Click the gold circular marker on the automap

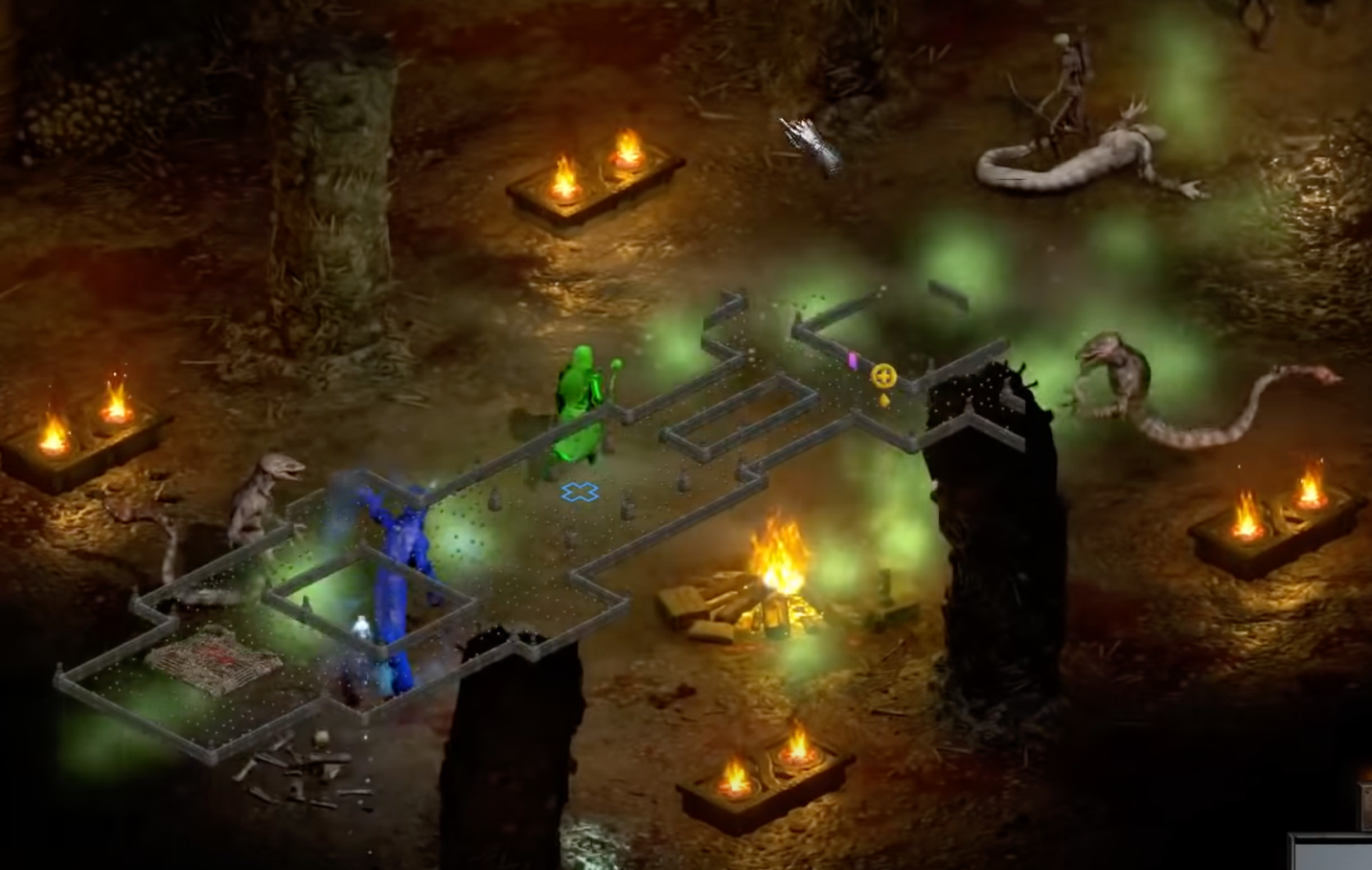pyautogui.click(x=883, y=376)
